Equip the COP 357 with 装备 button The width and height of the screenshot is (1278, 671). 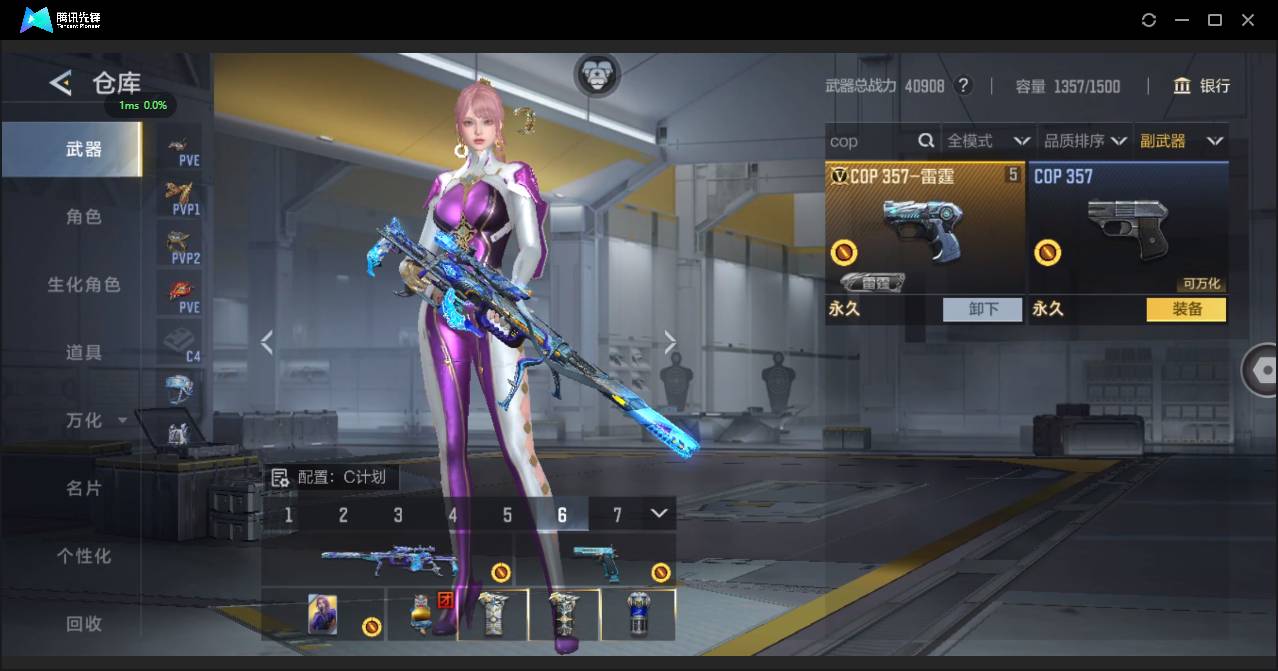coord(1186,309)
